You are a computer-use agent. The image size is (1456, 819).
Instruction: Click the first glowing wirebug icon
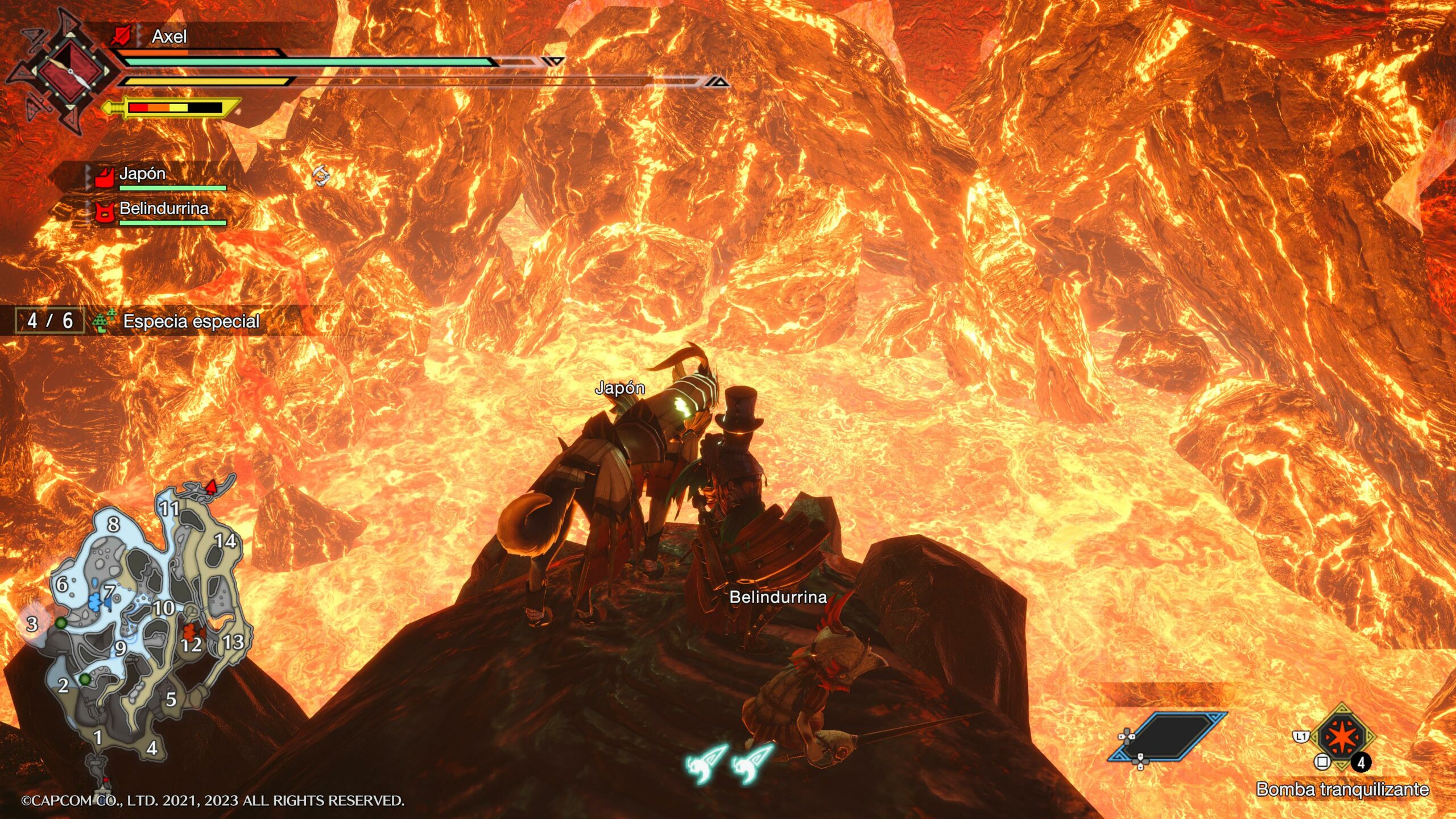pyautogui.click(x=707, y=763)
